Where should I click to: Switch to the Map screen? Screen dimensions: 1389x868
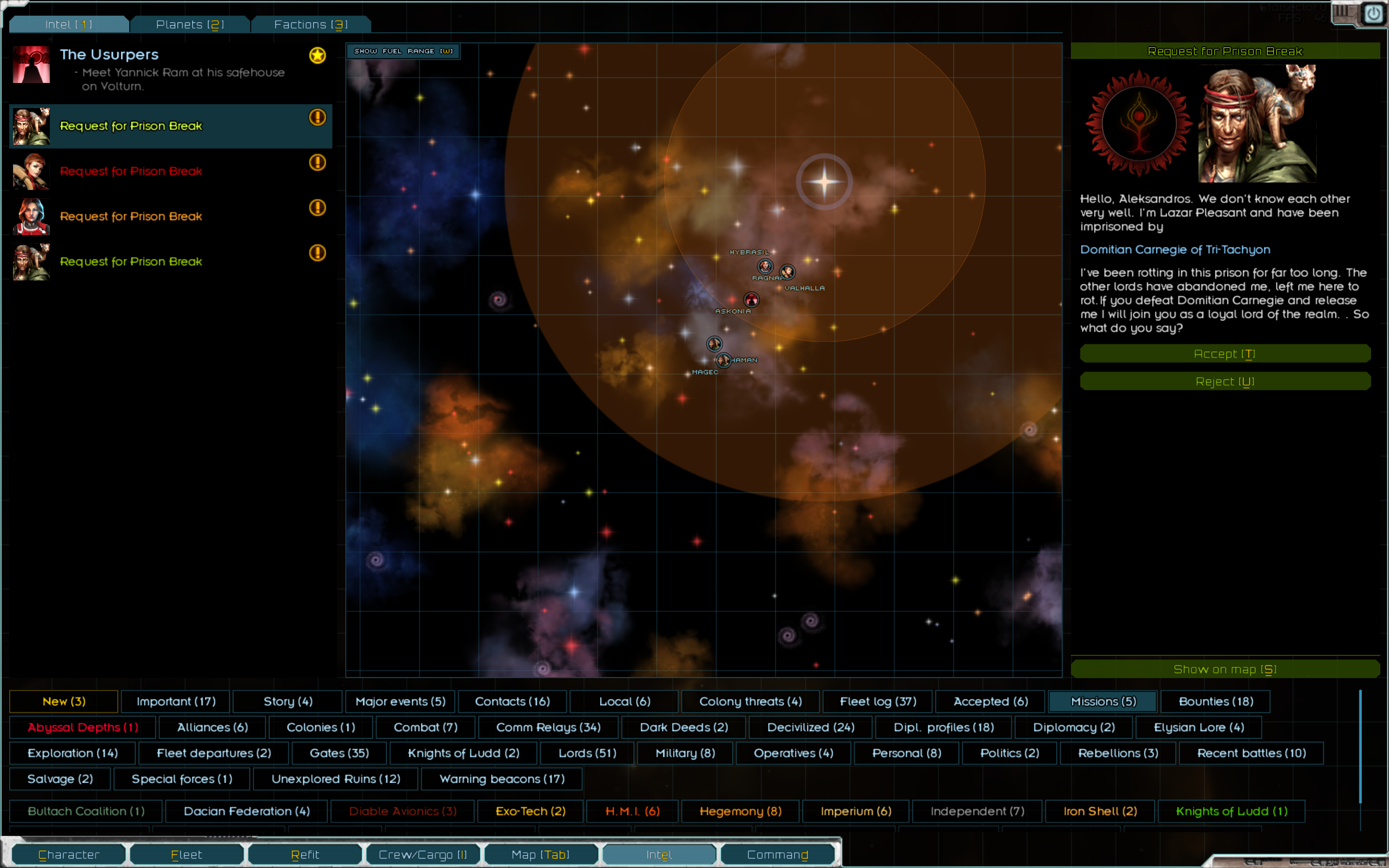click(540, 854)
